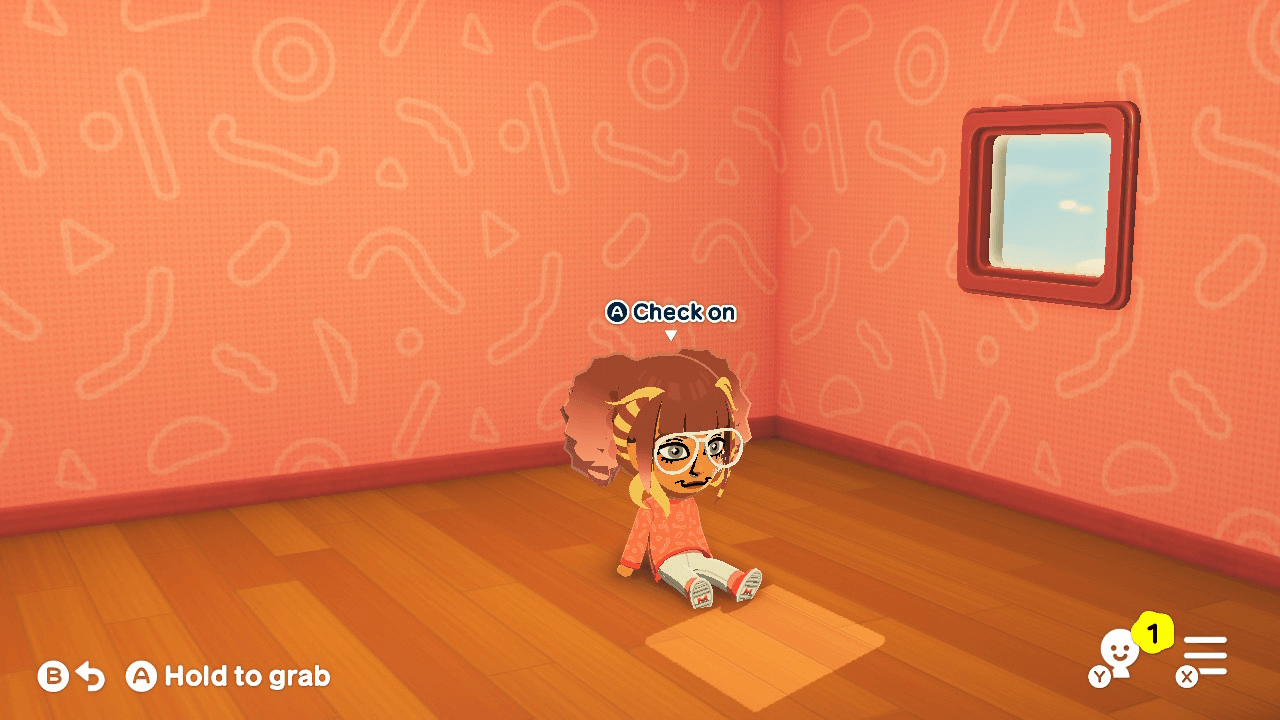Select the yellow notification badge showing 1
This screenshot has width=1280, height=720.
point(1152,631)
